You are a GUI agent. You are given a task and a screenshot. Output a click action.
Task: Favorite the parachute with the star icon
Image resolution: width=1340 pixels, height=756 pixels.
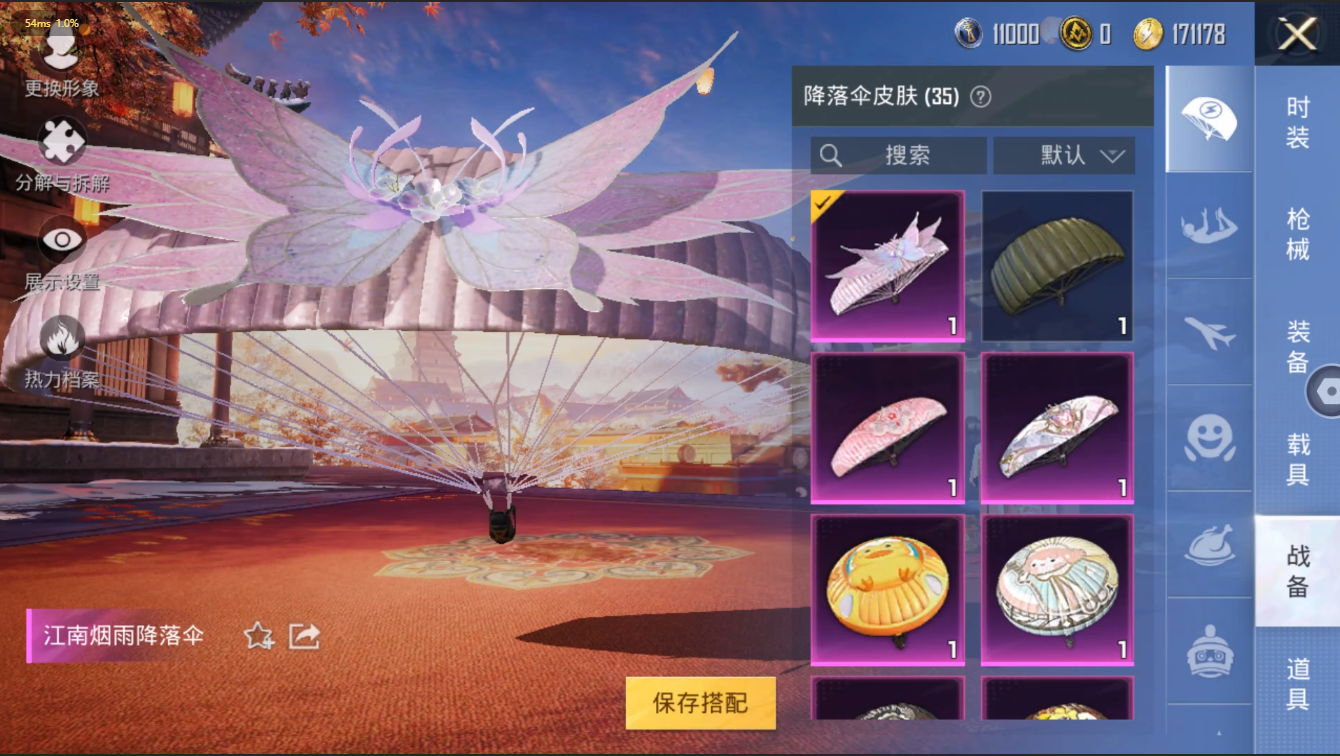(259, 636)
